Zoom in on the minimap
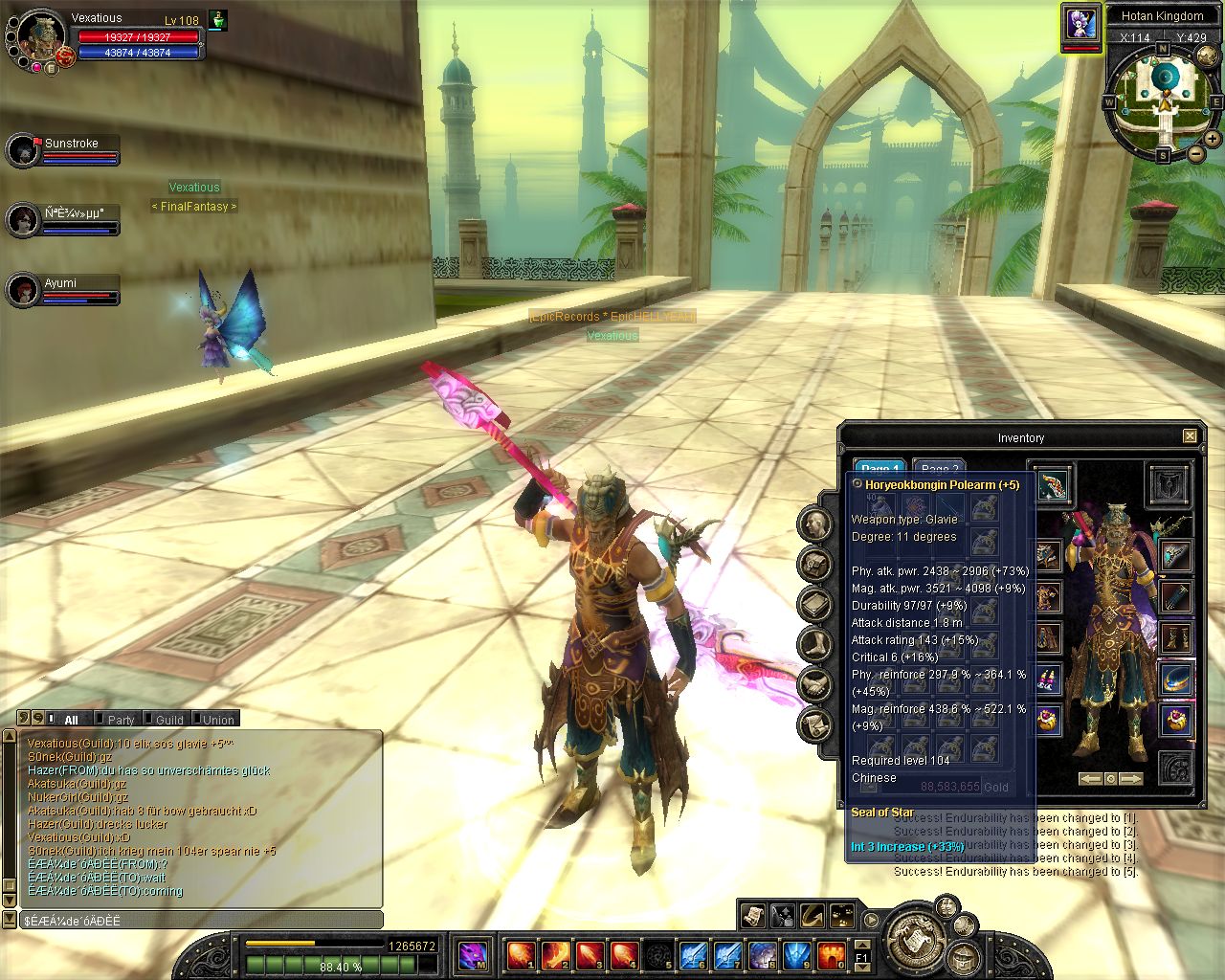Screen dimensions: 1225x980 (x=1213, y=139)
